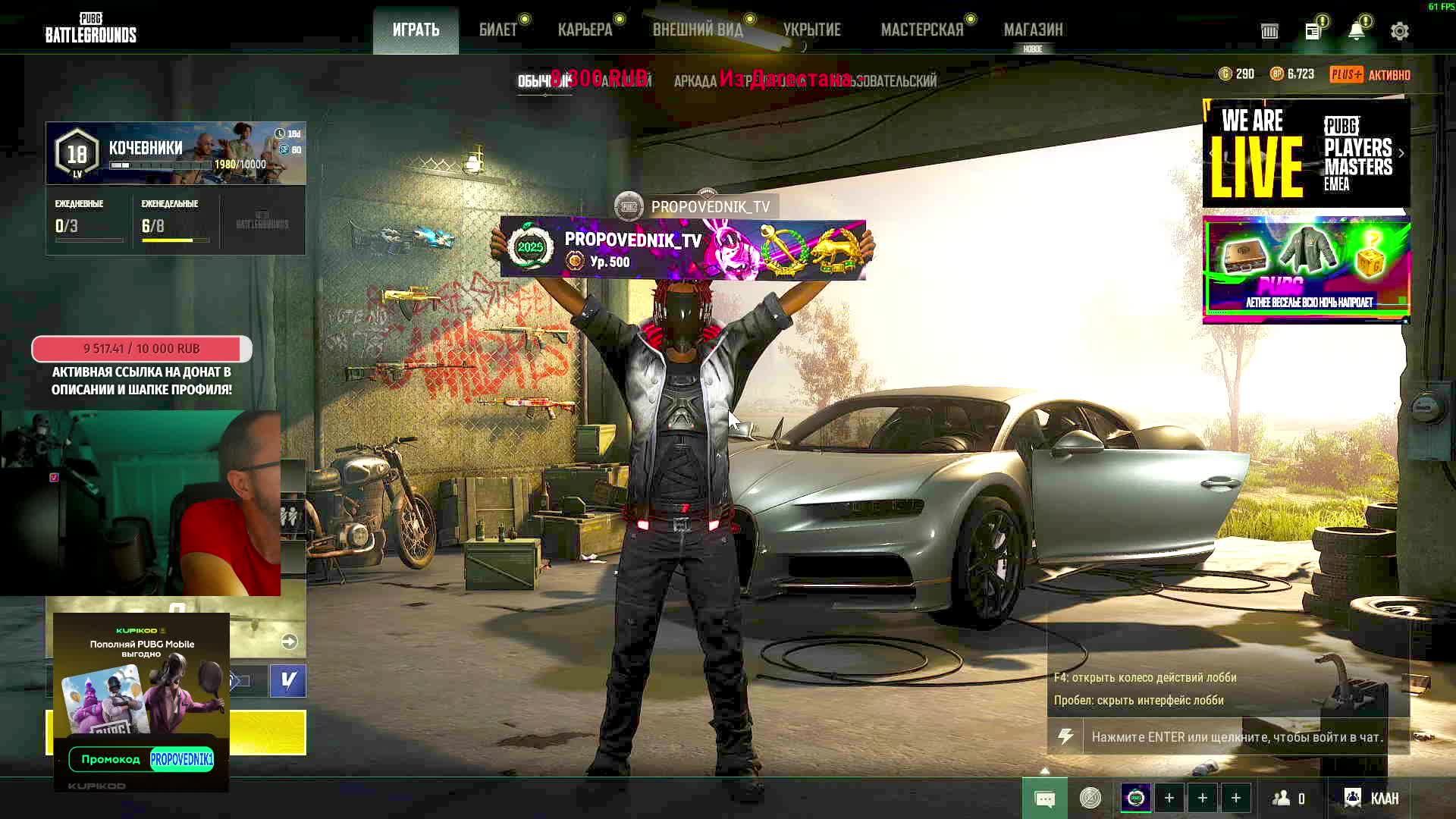Screen dimensions: 1456x819
Task: Open the МАСТЕРСКАЯ tab
Action: point(921,30)
